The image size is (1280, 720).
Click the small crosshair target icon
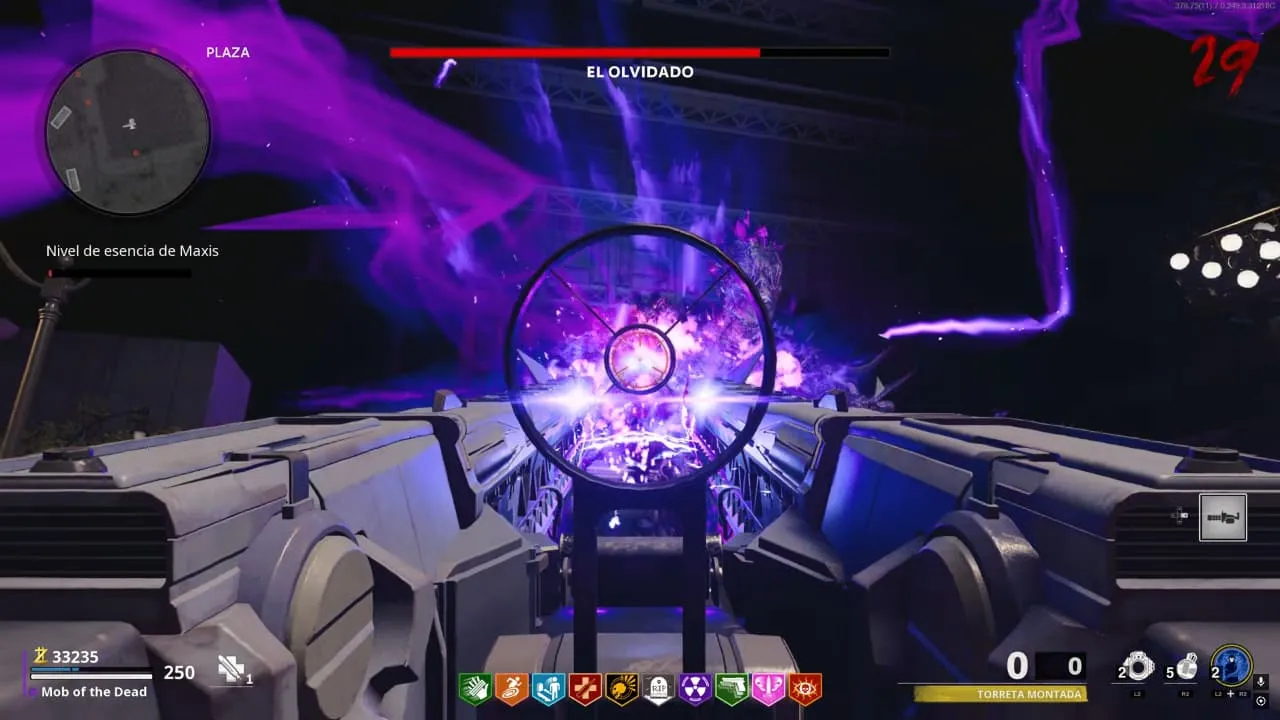(1260, 701)
